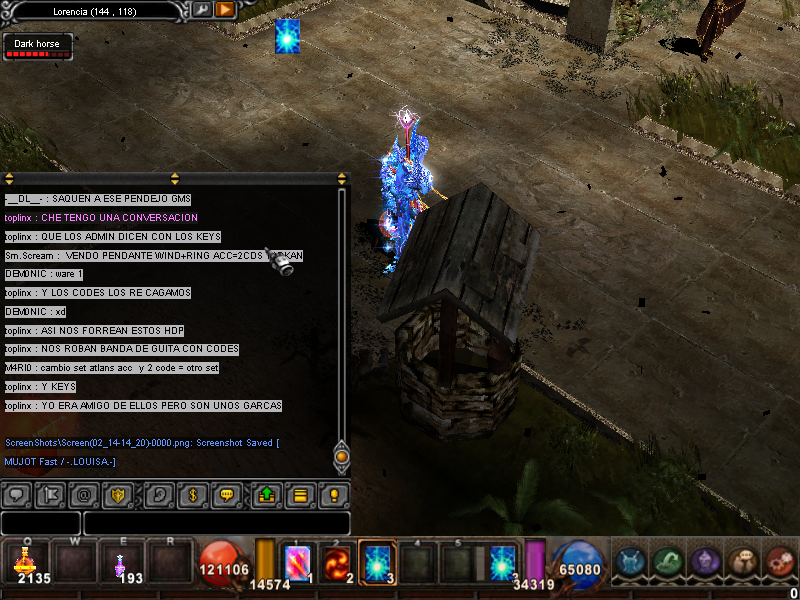The height and width of the screenshot is (600, 800).
Task: Toggle the speech bubble chat filter
Action: [17, 494]
